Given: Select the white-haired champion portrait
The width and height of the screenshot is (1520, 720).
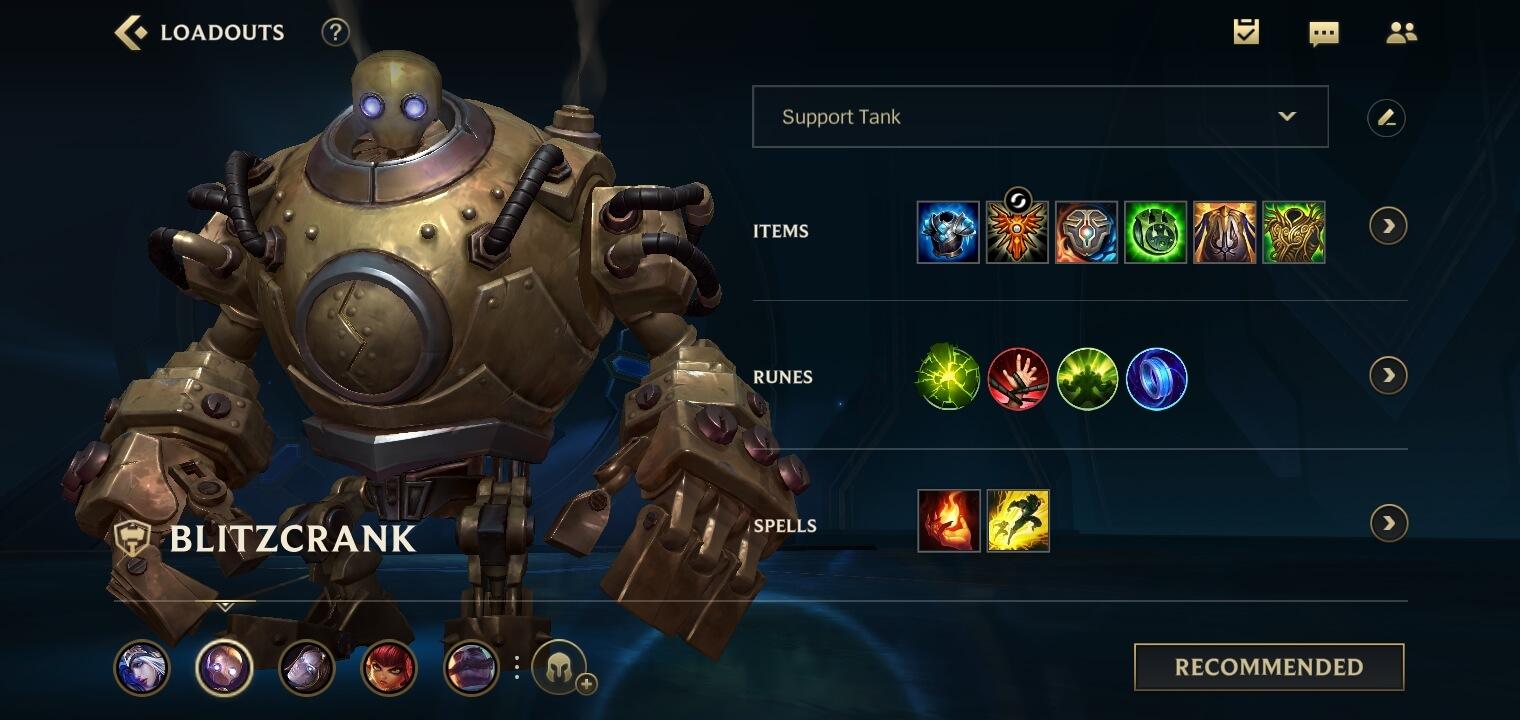Looking at the screenshot, I should click(x=142, y=668).
